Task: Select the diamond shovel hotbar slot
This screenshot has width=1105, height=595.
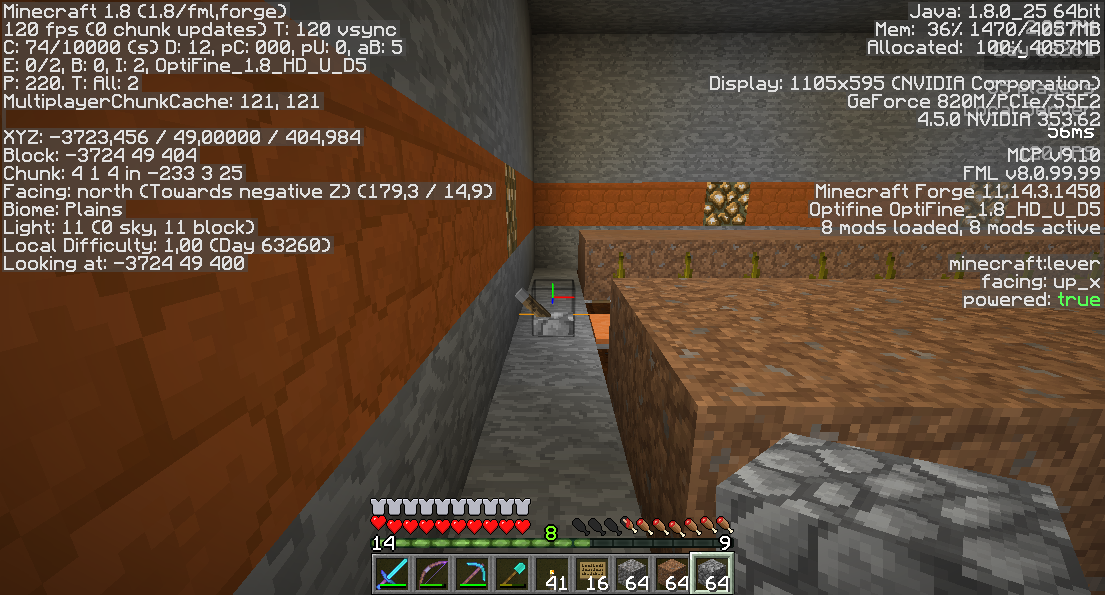Action: [x=512, y=574]
